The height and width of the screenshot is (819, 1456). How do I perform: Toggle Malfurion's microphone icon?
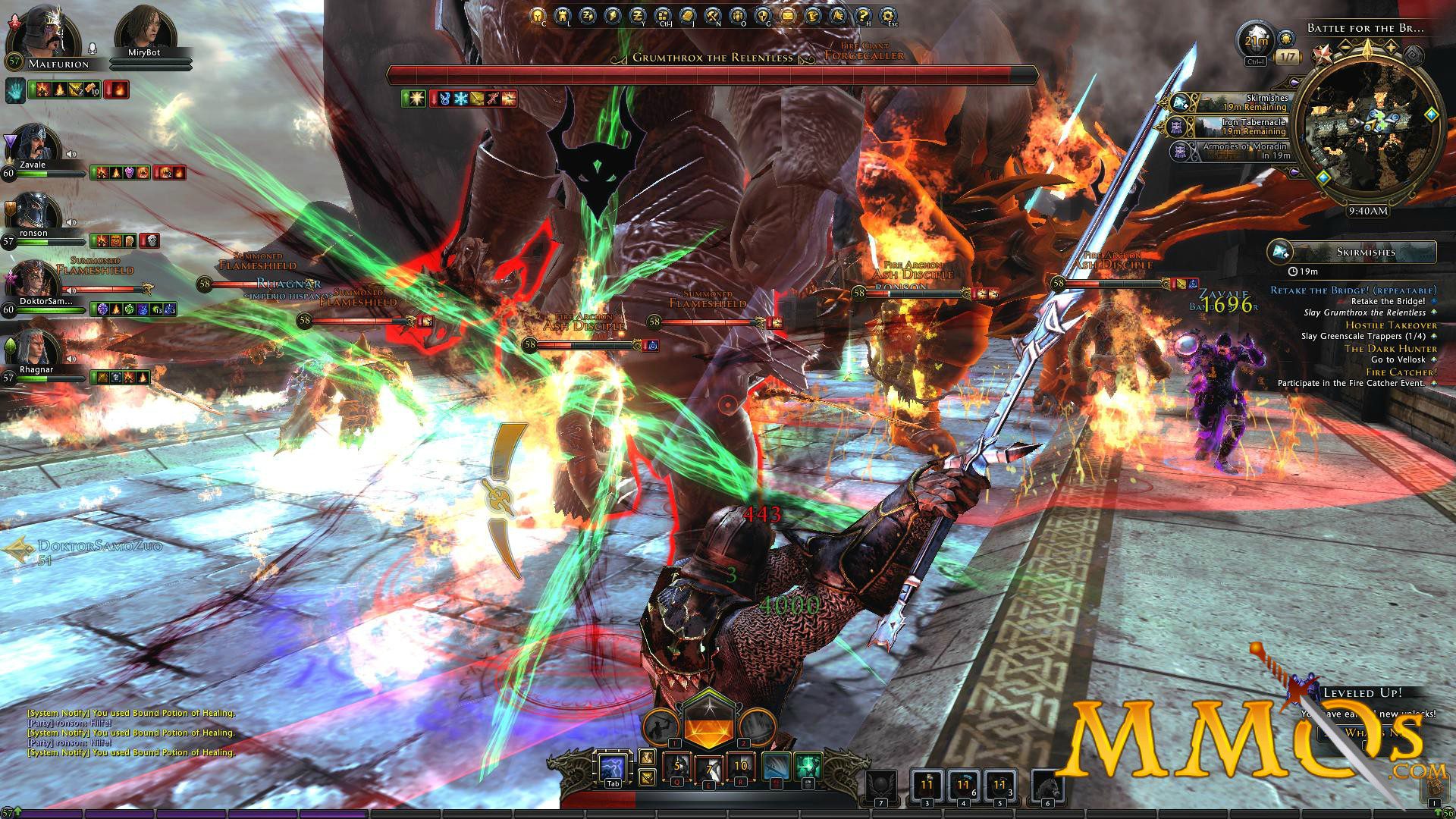(91, 46)
